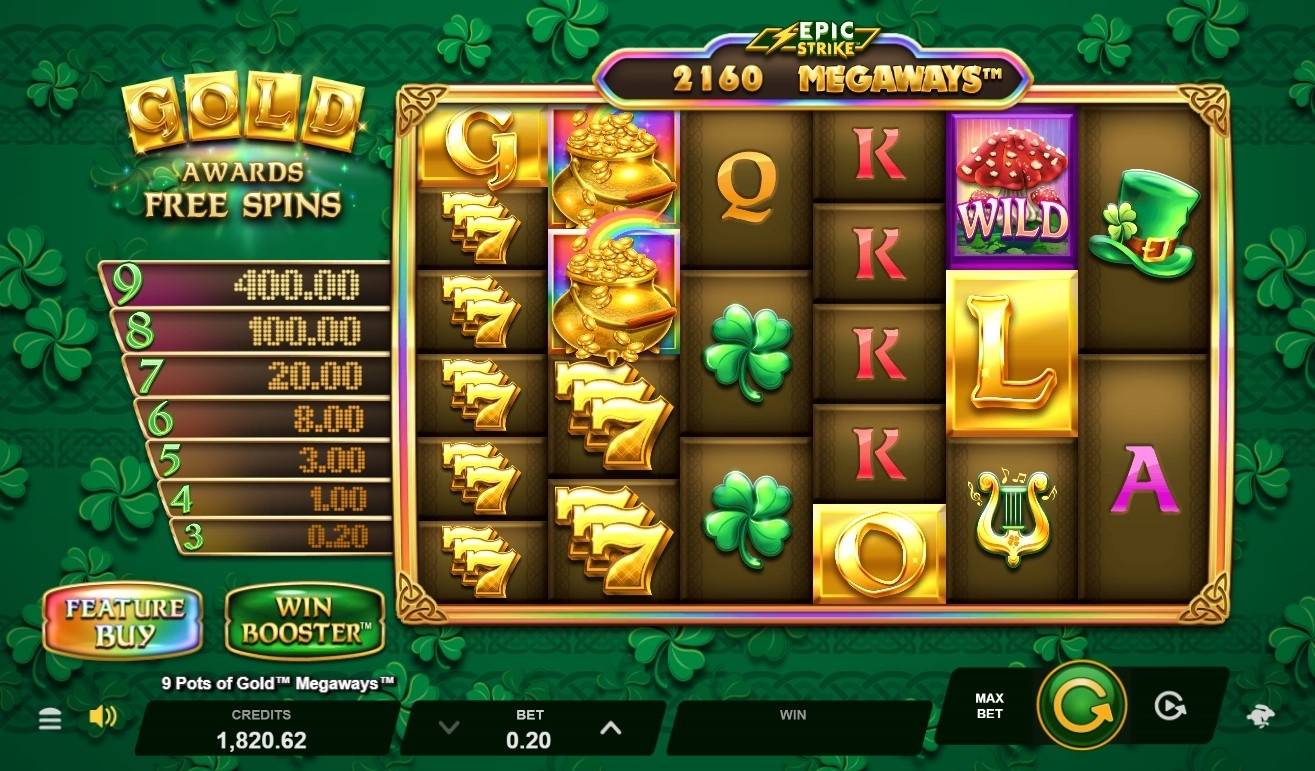Toggle the sound speaker icon
The height and width of the screenshot is (771, 1315).
tap(101, 717)
